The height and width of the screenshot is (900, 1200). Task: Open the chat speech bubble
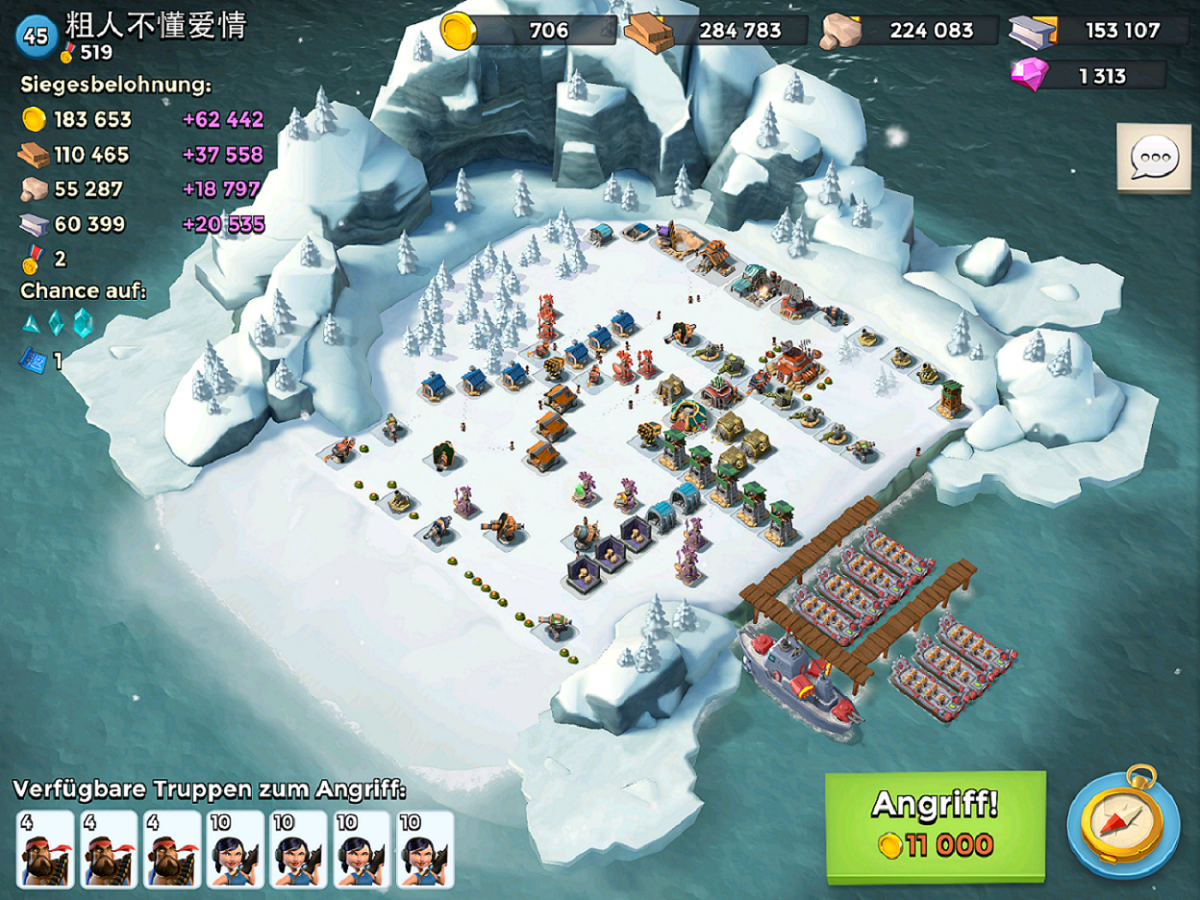tap(1153, 158)
